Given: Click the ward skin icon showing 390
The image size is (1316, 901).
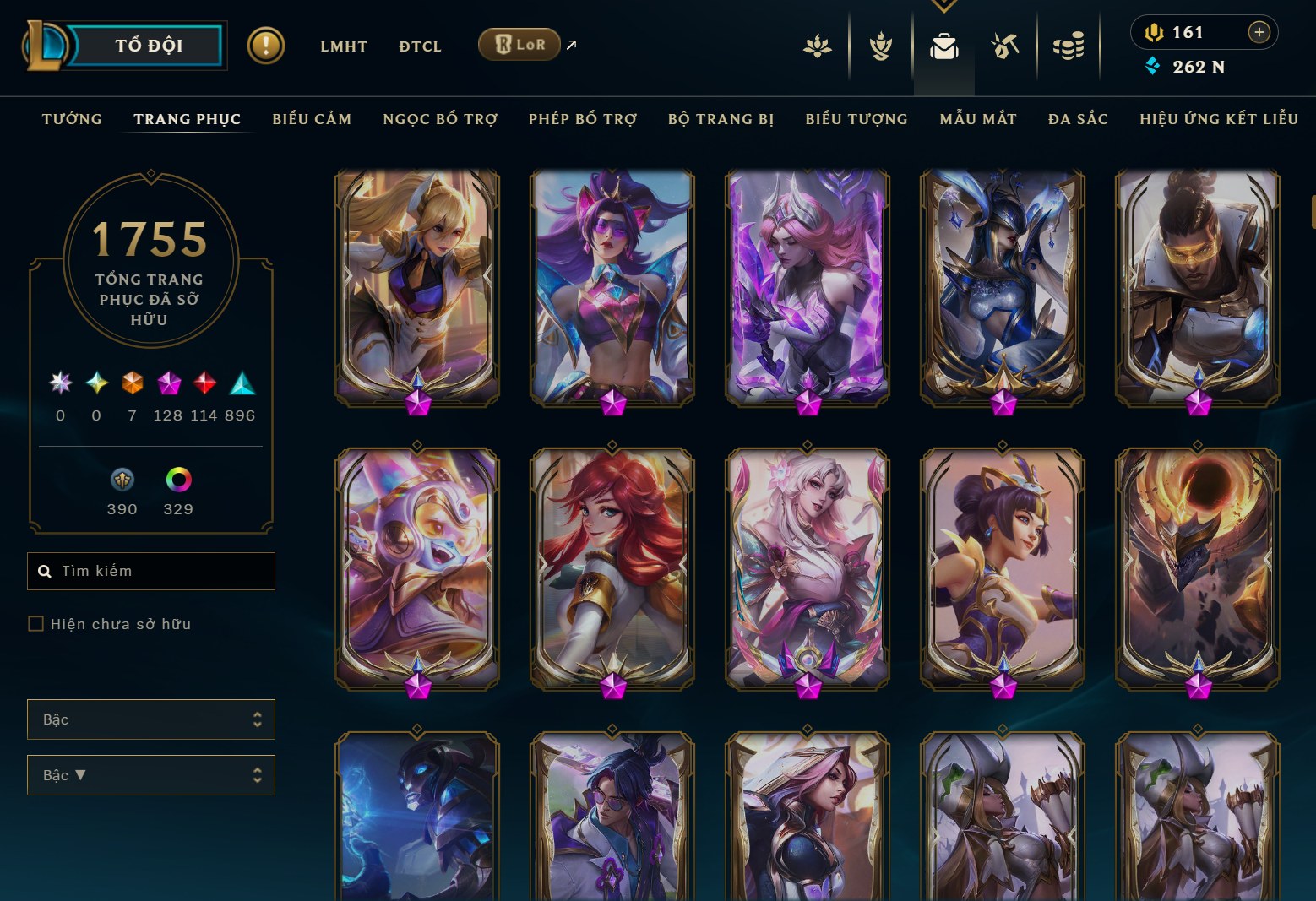Looking at the screenshot, I should point(122,480).
